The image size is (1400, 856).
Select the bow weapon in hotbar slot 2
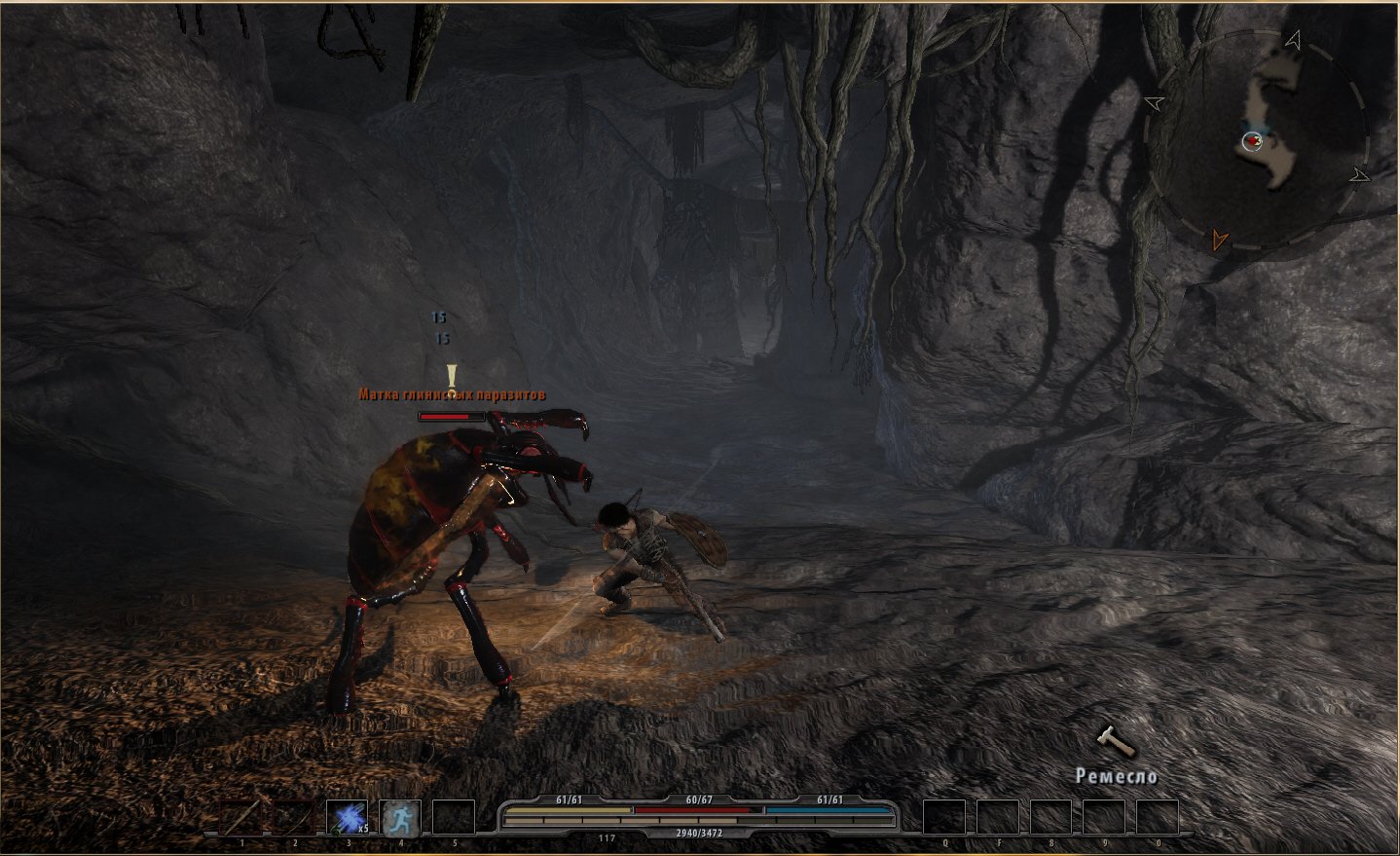point(293,818)
